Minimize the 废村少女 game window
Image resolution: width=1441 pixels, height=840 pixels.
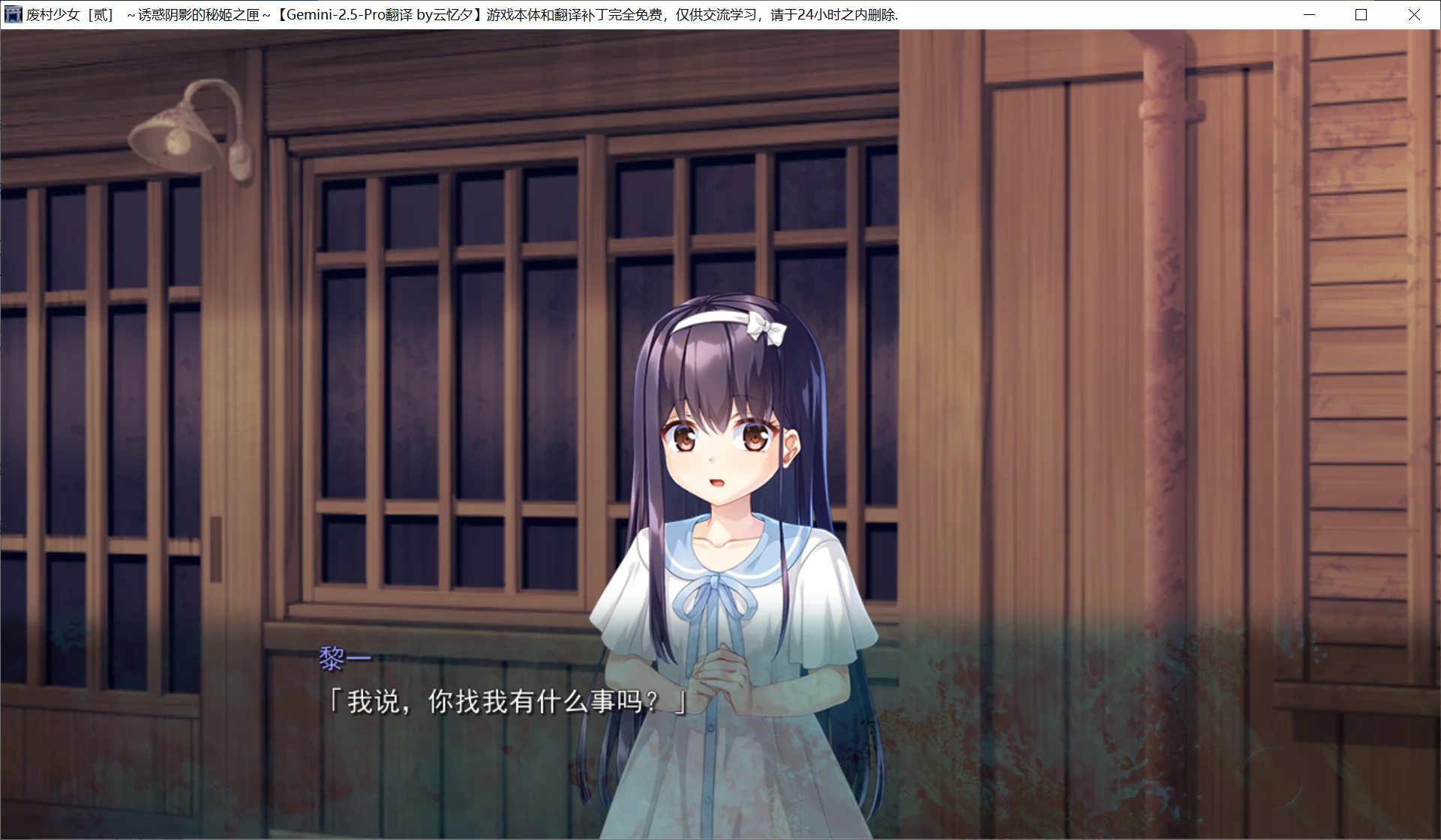point(1309,14)
